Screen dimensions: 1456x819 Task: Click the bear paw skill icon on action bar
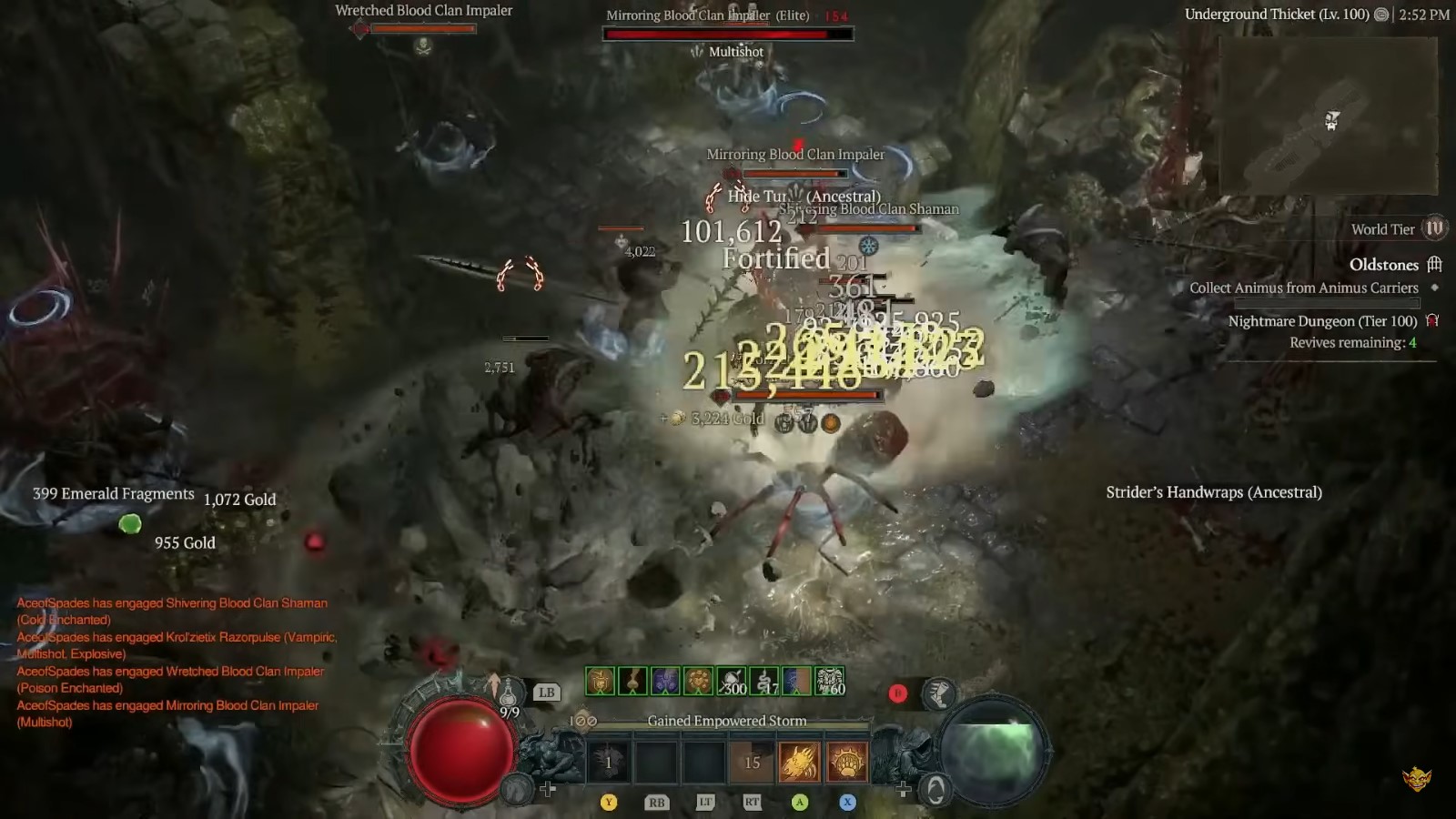pyautogui.click(x=846, y=763)
